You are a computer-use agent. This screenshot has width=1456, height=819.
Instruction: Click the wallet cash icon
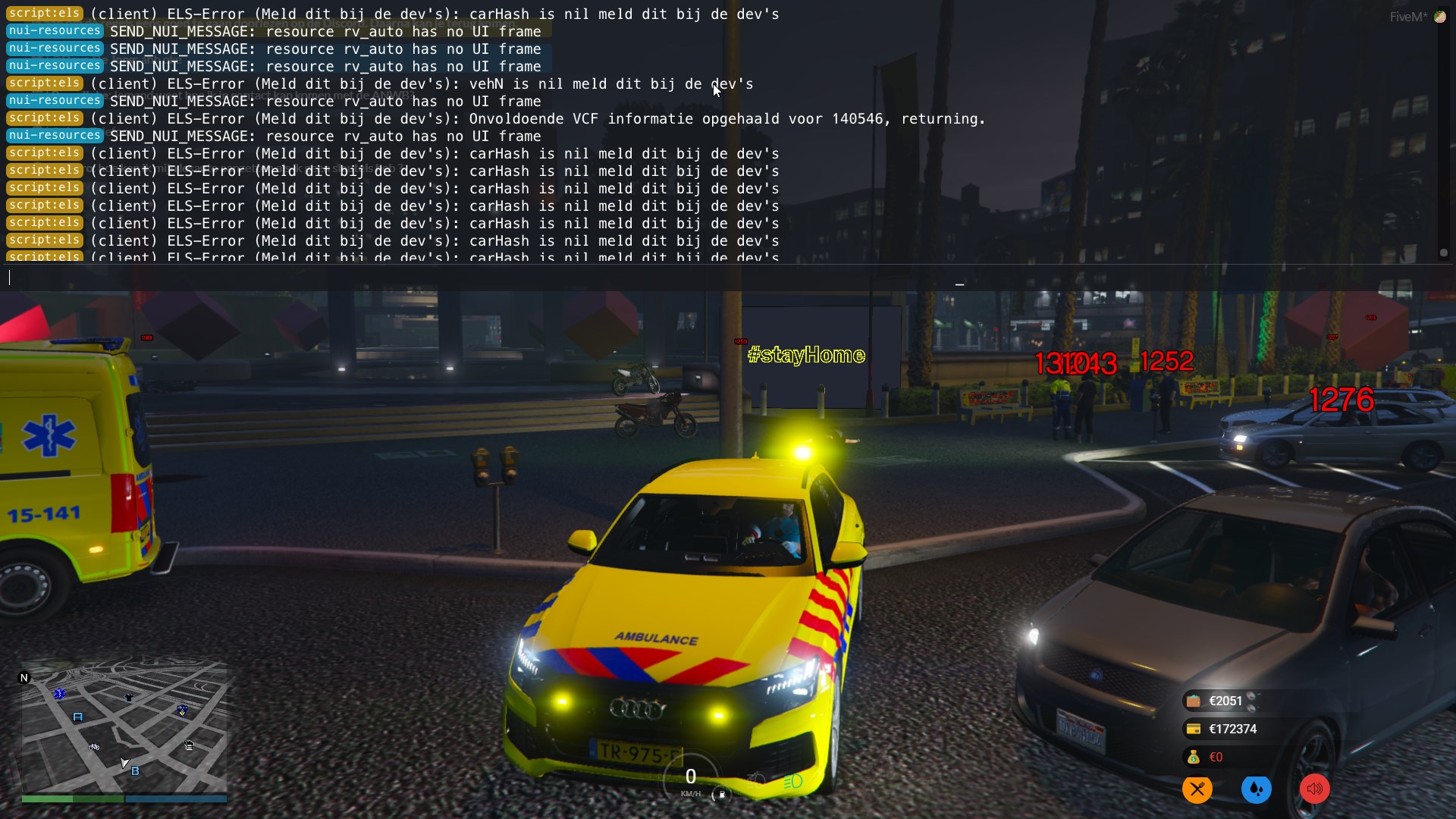(1194, 701)
